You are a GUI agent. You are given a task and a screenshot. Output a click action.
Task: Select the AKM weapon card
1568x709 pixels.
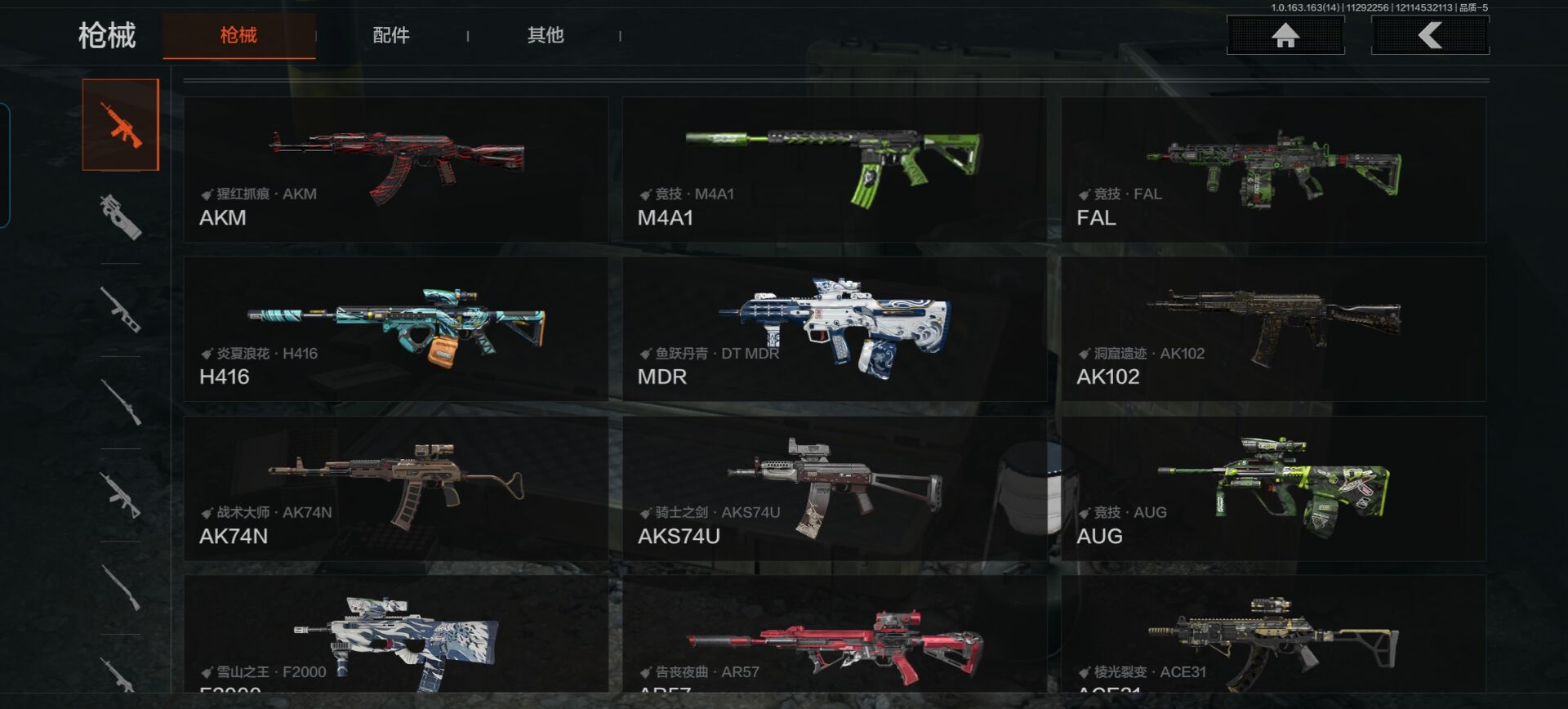[x=396, y=169]
